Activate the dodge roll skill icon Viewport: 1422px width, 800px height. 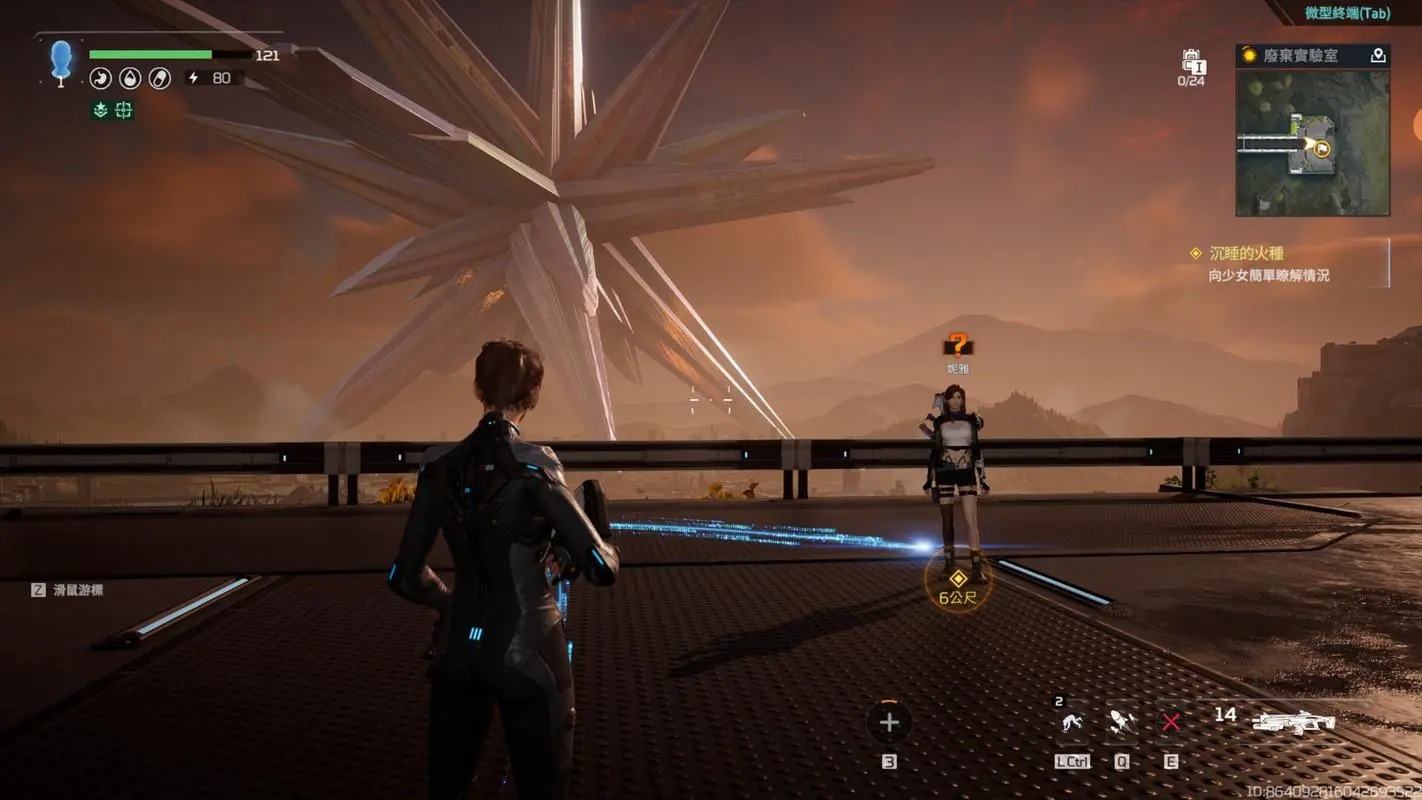(x=1072, y=722)
